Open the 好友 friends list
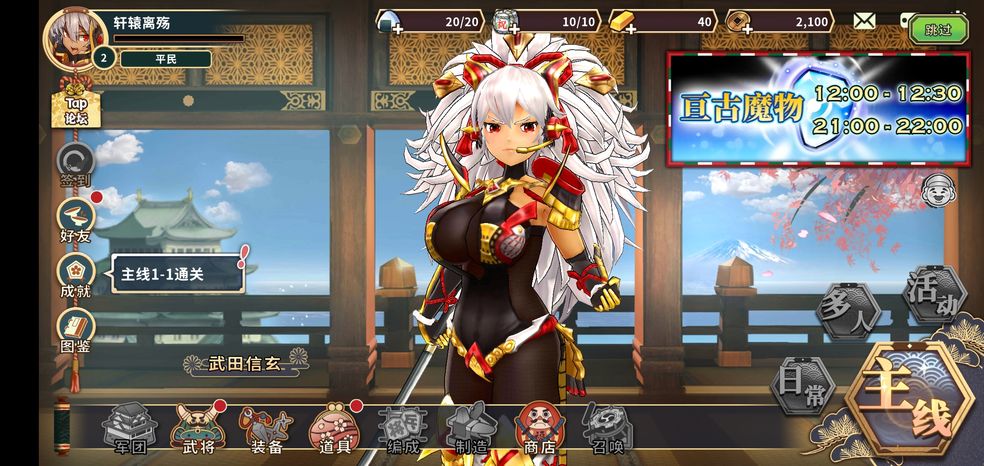984x466 pixels. point(75,219)
